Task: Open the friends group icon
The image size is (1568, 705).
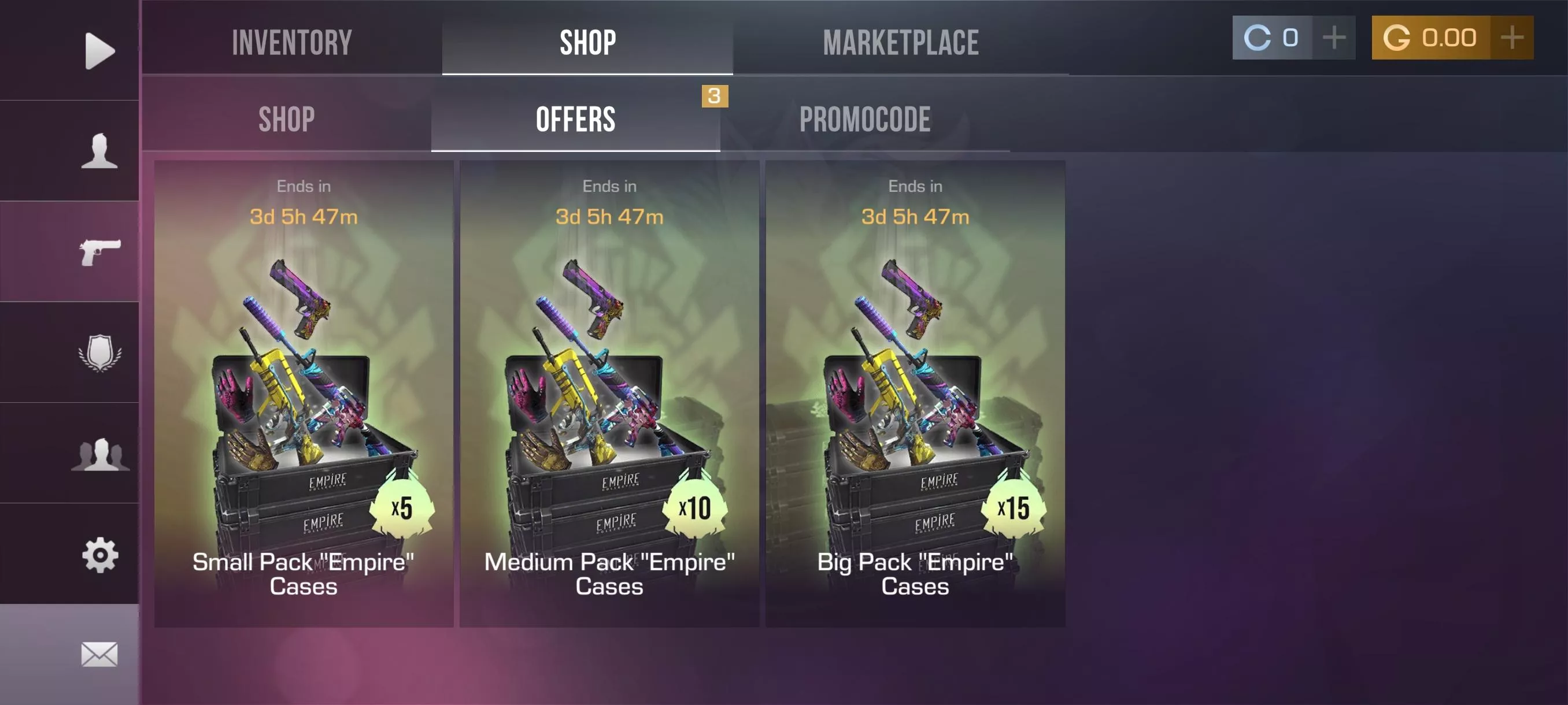Action: [x=99, y=453]
